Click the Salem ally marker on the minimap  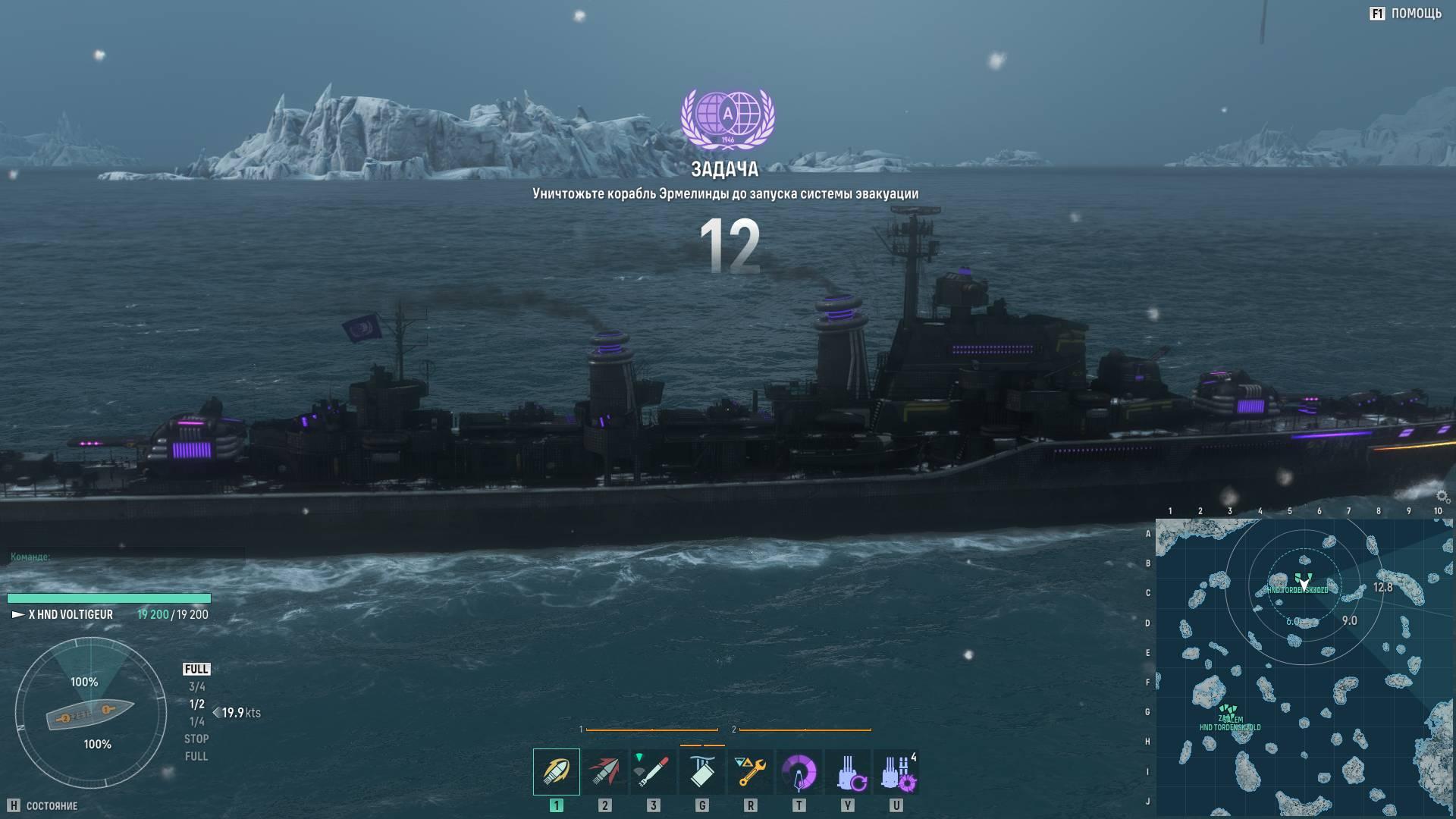[1229, 715]
